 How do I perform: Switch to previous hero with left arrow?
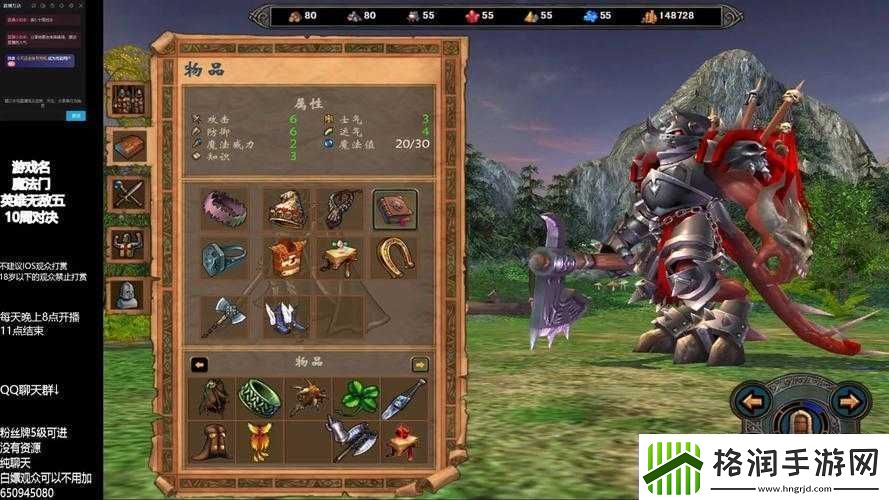[750, 403]
